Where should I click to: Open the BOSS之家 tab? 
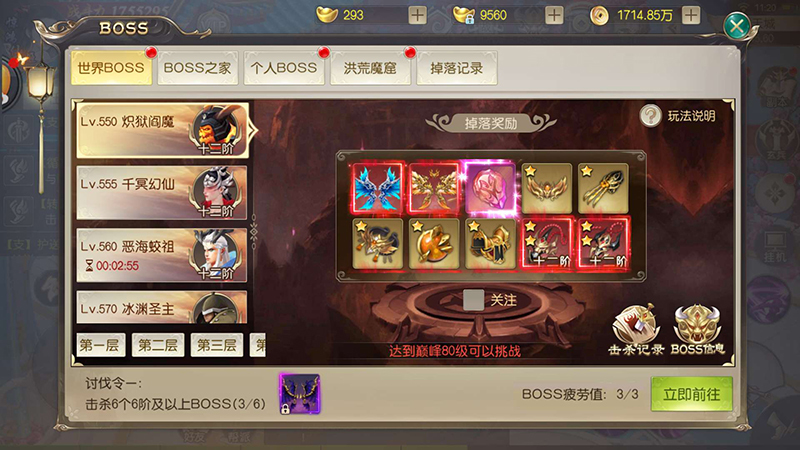198,68
